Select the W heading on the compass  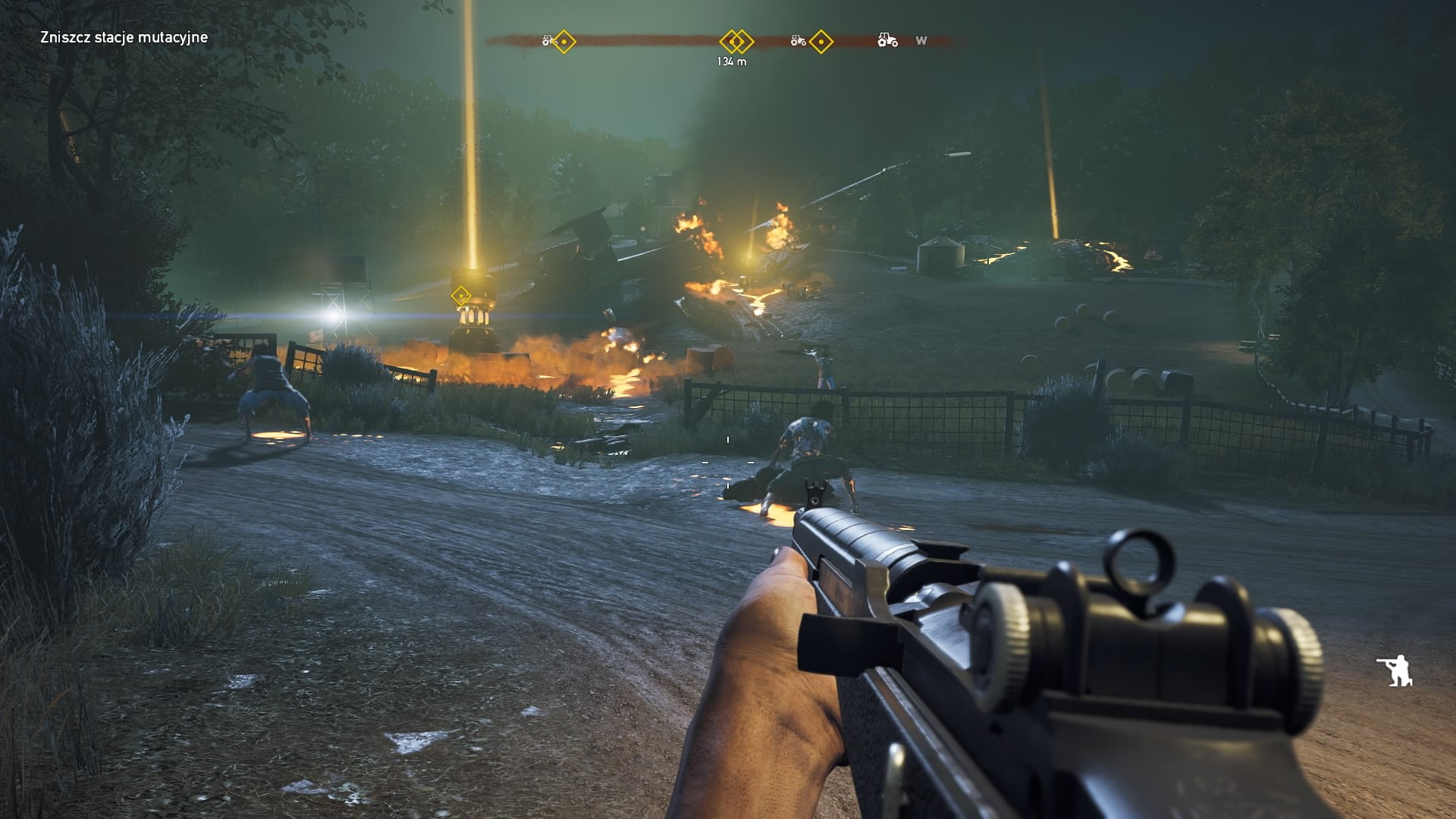921,41
